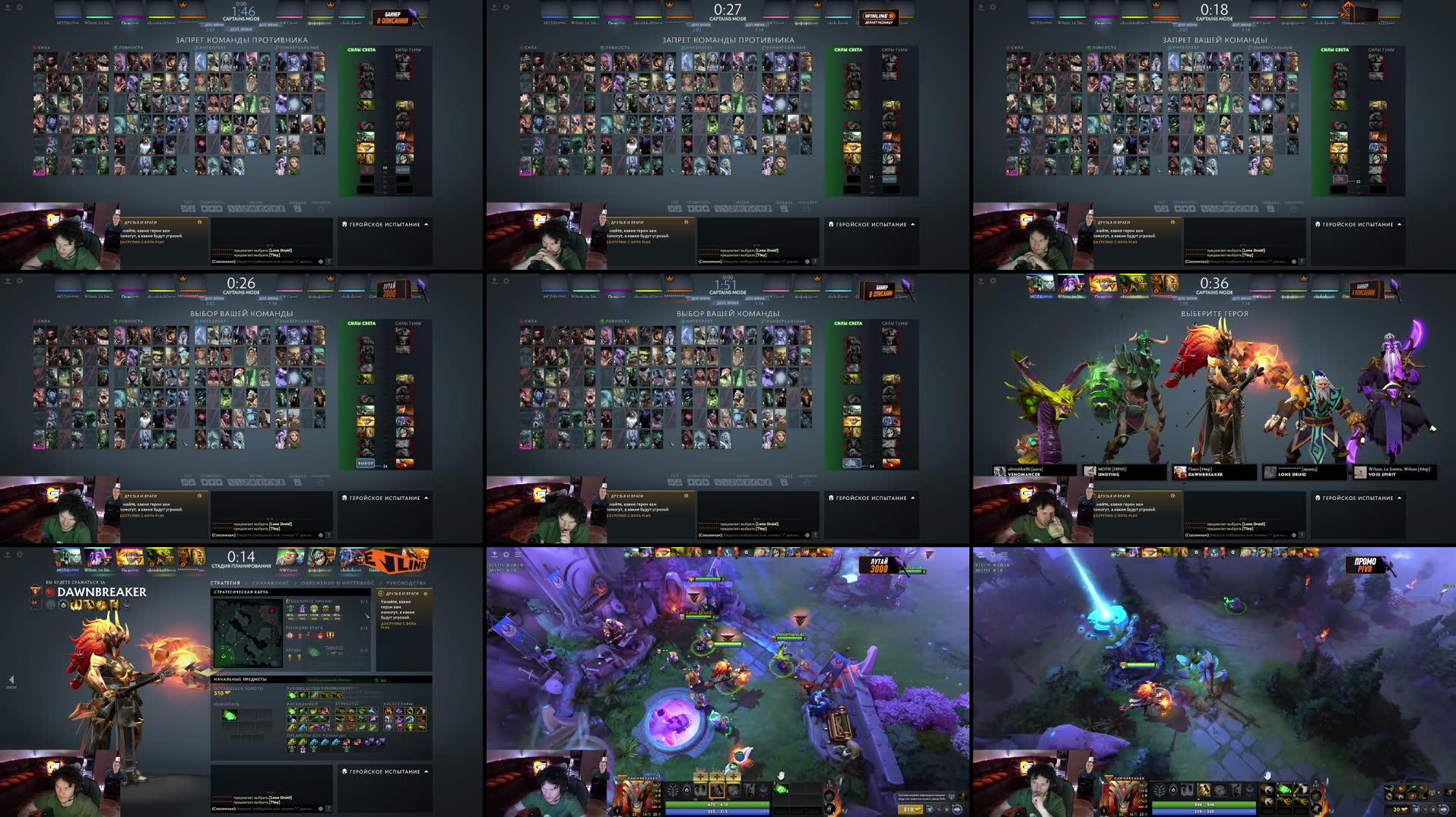Click Dawnbreaker's first ability icon in the HUD

pos(699,790)
